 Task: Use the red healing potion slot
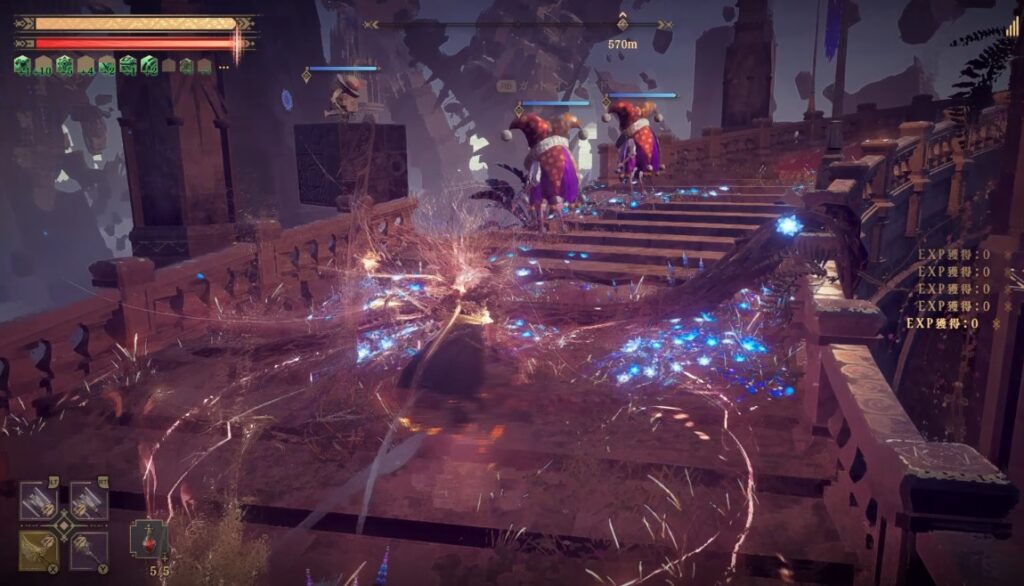coord(148,540)
